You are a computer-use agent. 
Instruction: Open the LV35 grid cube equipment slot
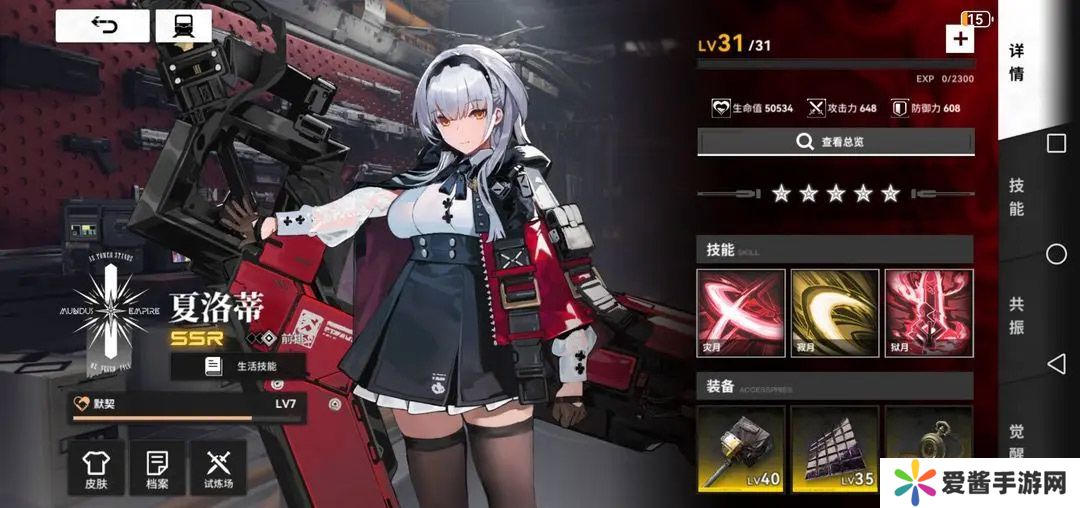[835, 449]
